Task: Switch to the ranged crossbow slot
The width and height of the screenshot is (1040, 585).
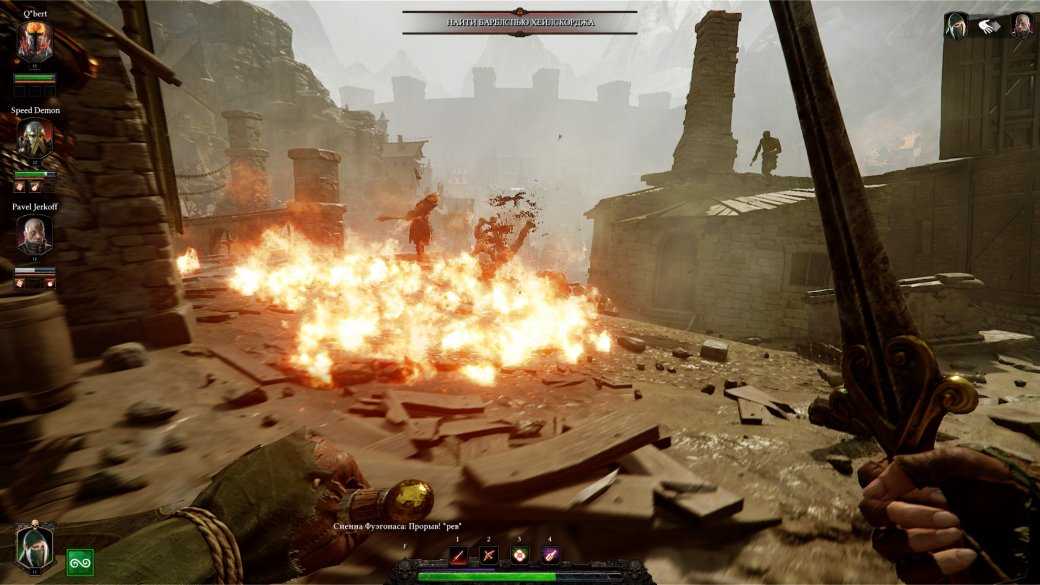Action: click(x=488, y=555)
